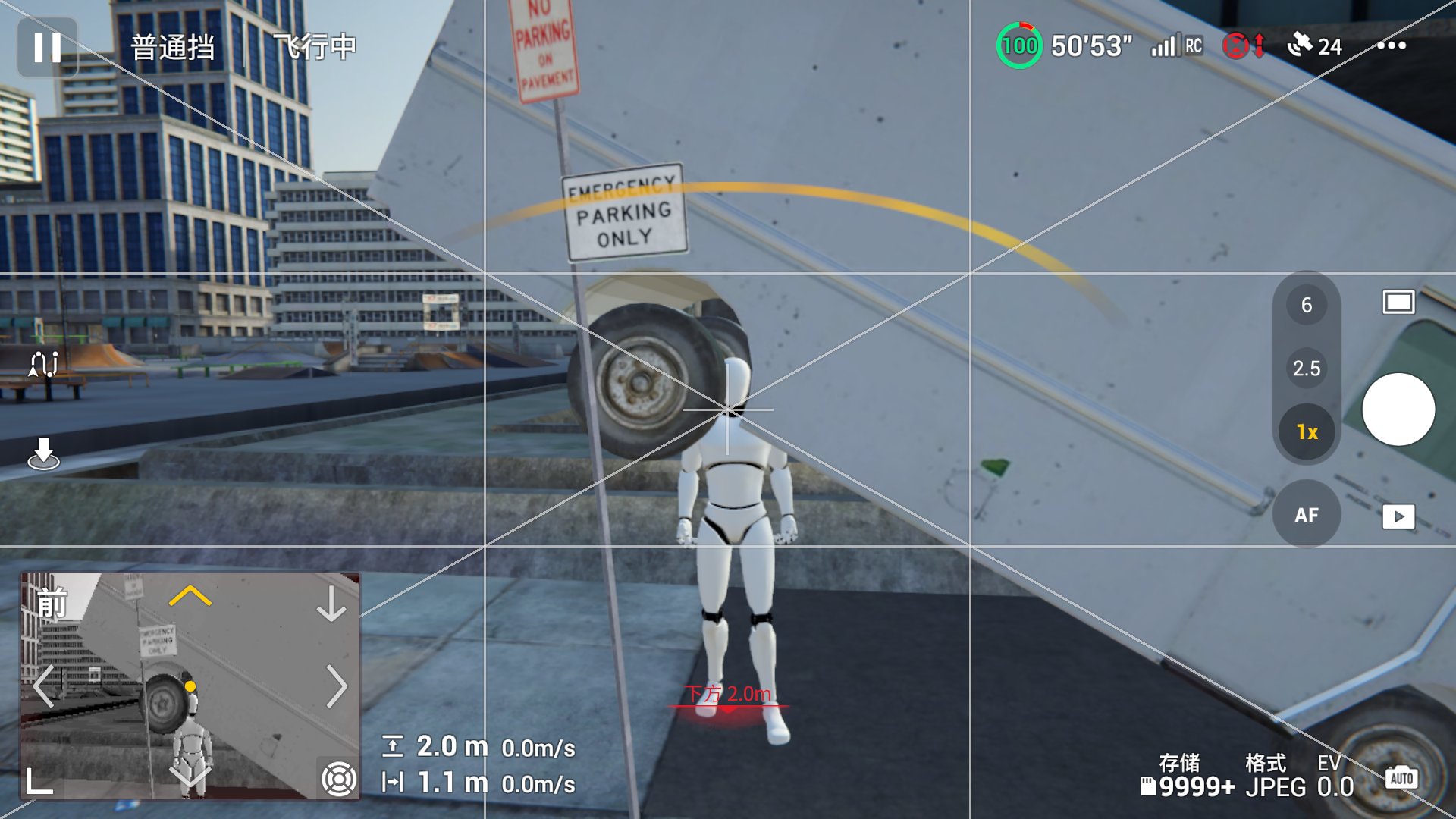The image size is (1456, 819).
Task: Open the flight status label
Action: [315, 47]
